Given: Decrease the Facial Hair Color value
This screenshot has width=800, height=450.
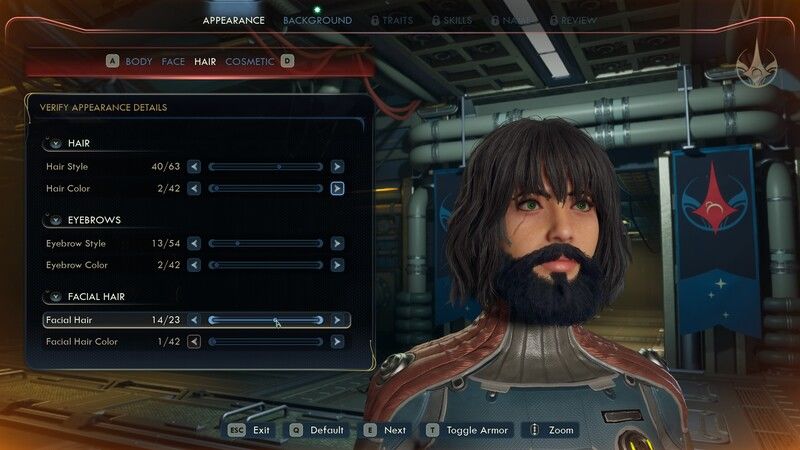Looking at the screenshot, I should coord(194,342).
